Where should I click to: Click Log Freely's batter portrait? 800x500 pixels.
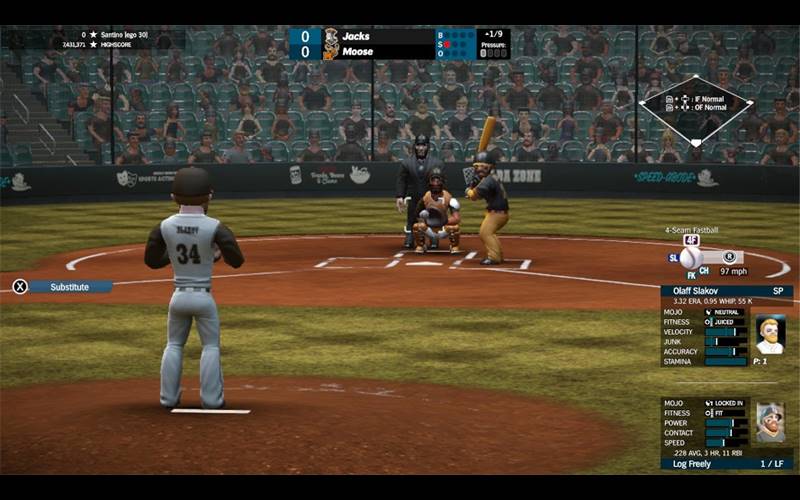tap(770, 423)
